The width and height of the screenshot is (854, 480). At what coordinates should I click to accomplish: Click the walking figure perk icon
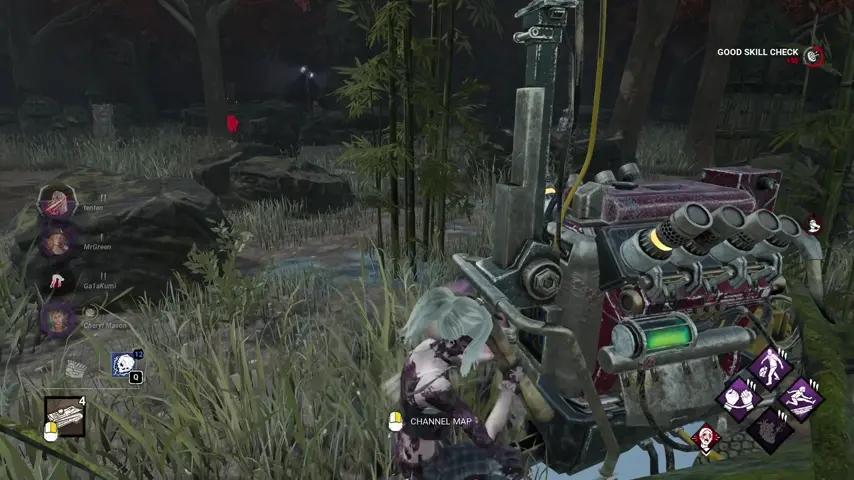(770, 367)
